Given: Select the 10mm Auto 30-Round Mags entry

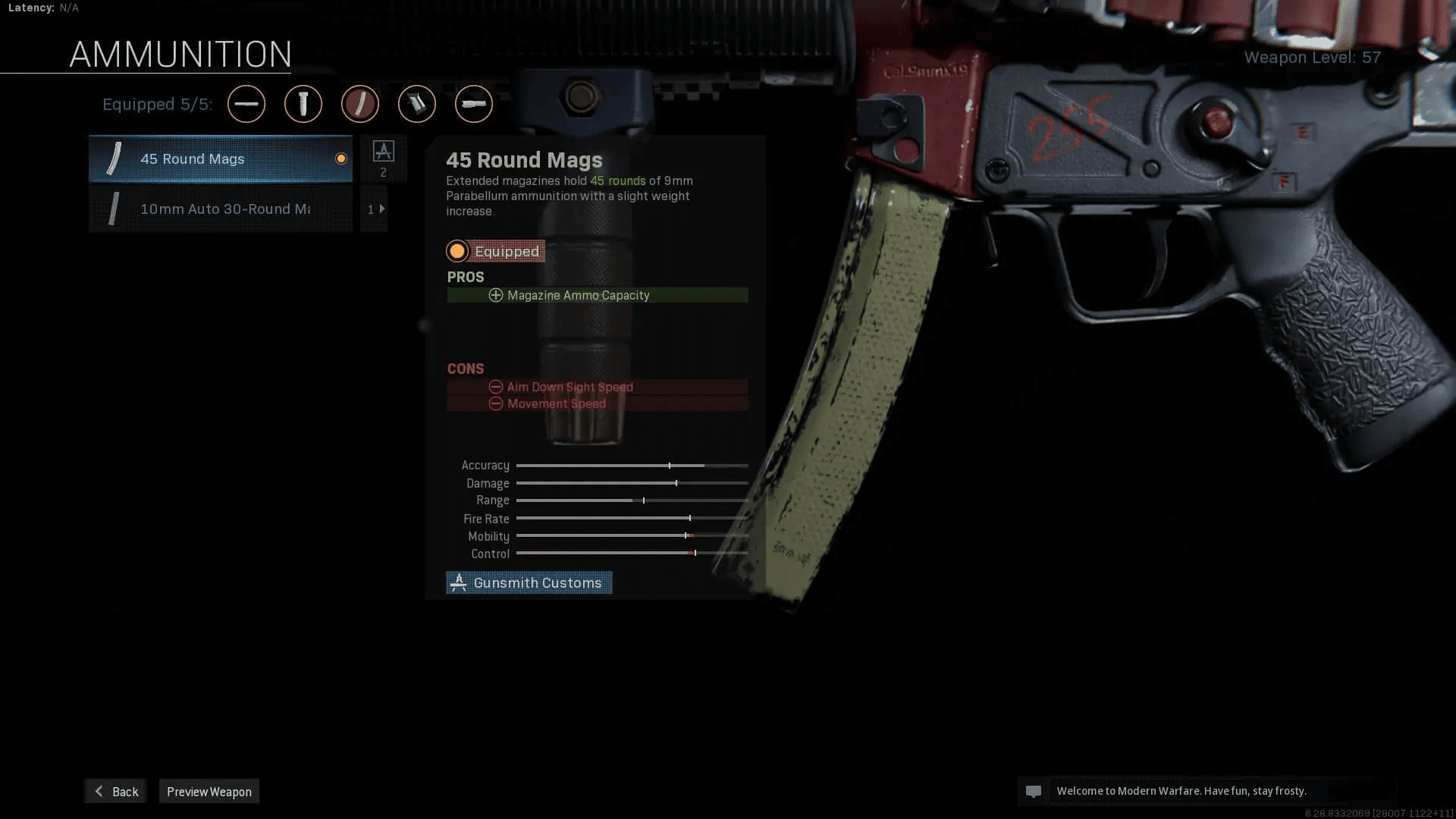Looking at the screenshot, I should pos(220,209).
